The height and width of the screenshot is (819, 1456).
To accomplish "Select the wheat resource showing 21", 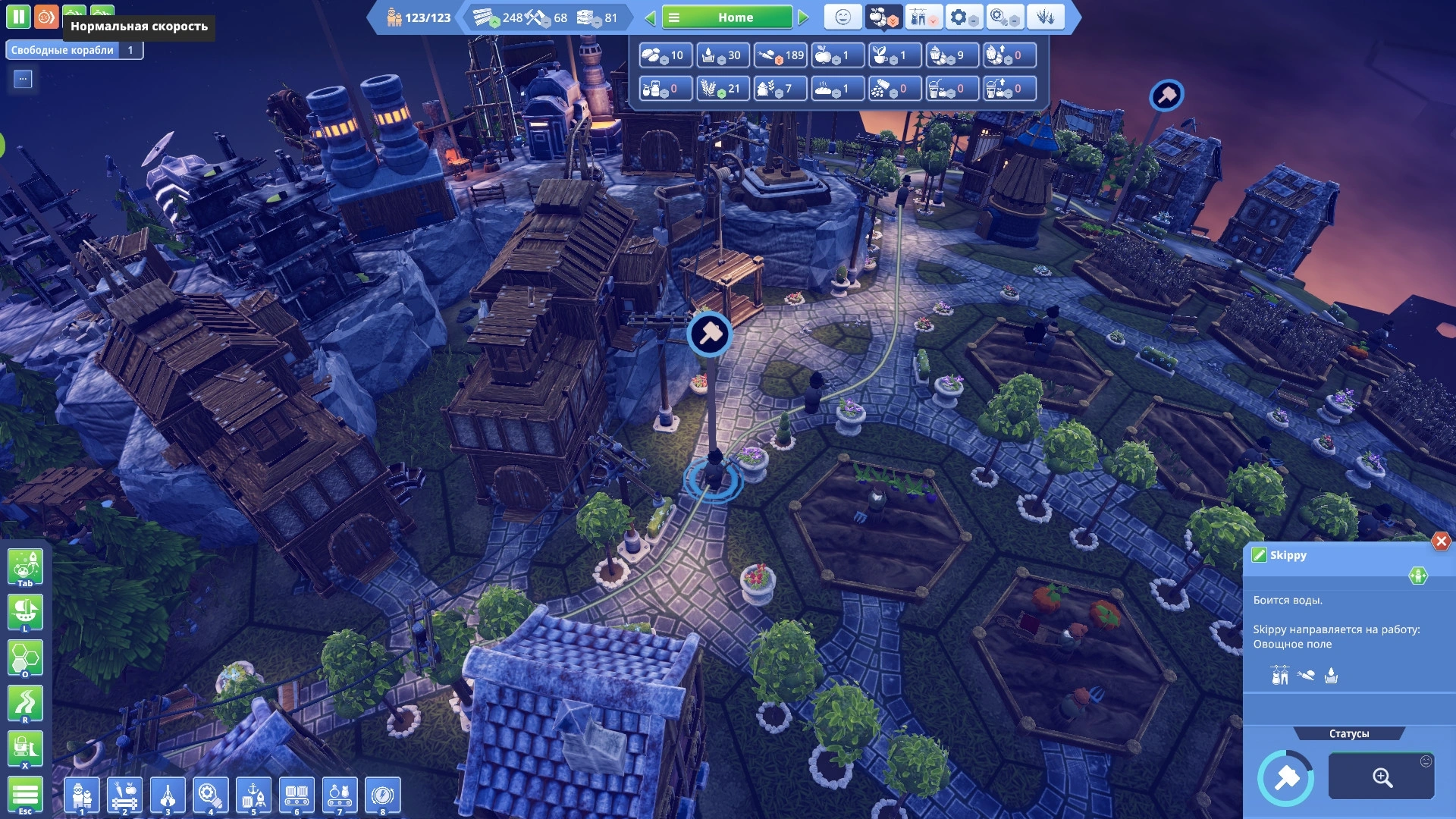I will [723, 89].
